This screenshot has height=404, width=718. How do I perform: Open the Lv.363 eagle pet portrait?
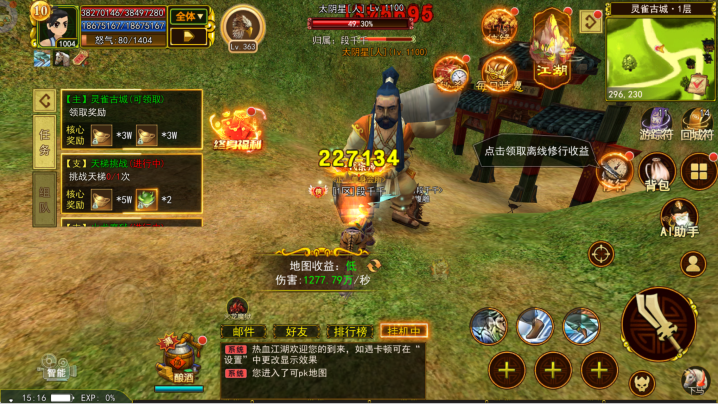click(x=241, y=27)
